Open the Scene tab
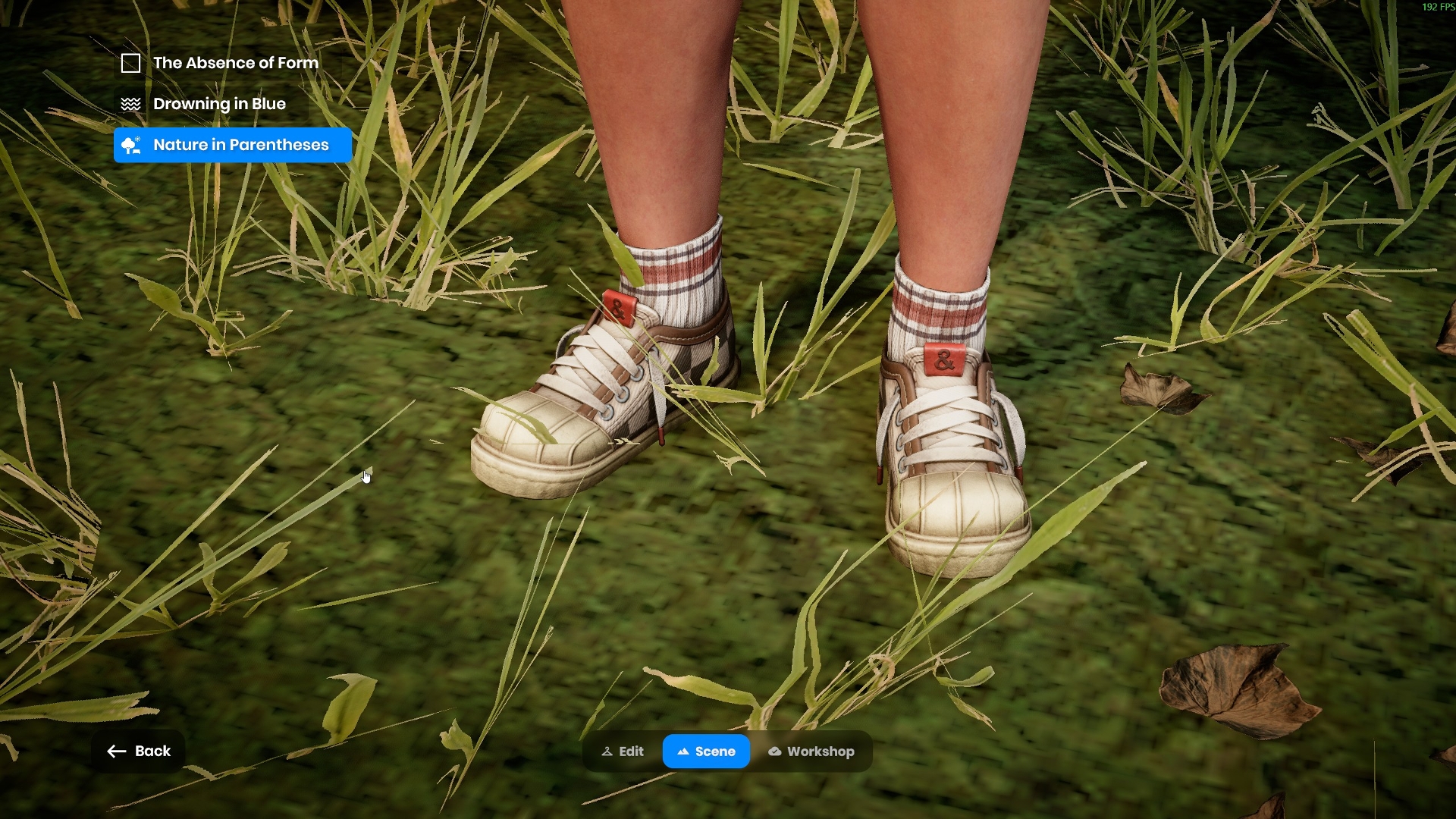 coord(706,752)
